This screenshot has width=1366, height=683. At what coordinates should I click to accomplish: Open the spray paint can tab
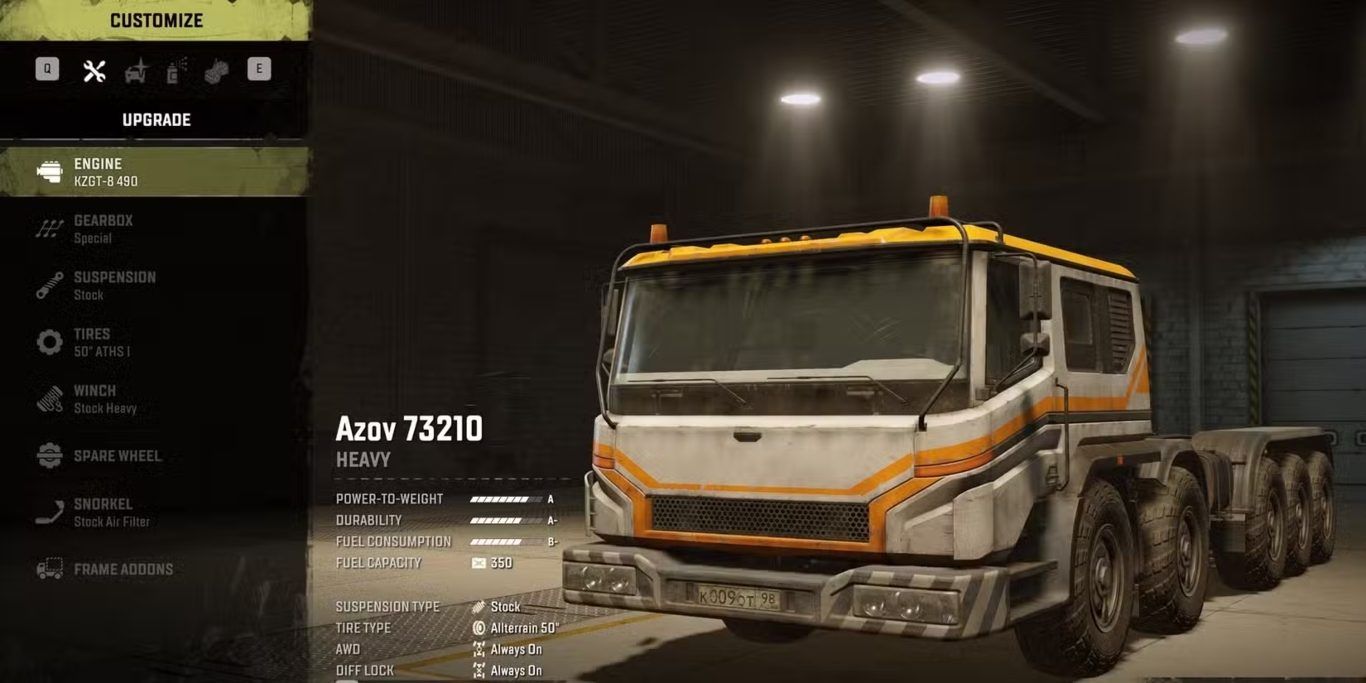pyautogui.click(x=176, y=70)
